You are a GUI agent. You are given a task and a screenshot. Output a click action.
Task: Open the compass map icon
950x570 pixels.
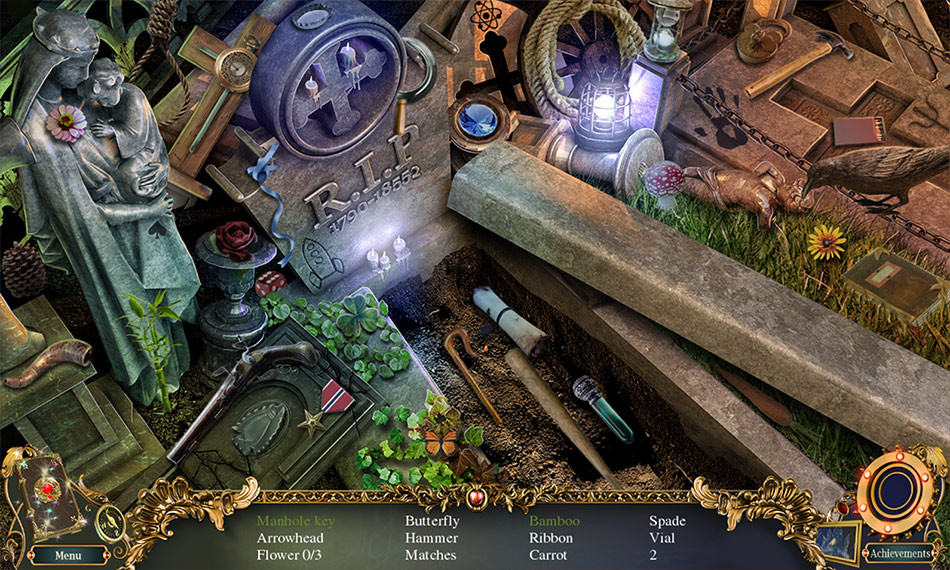pos(113,519)
